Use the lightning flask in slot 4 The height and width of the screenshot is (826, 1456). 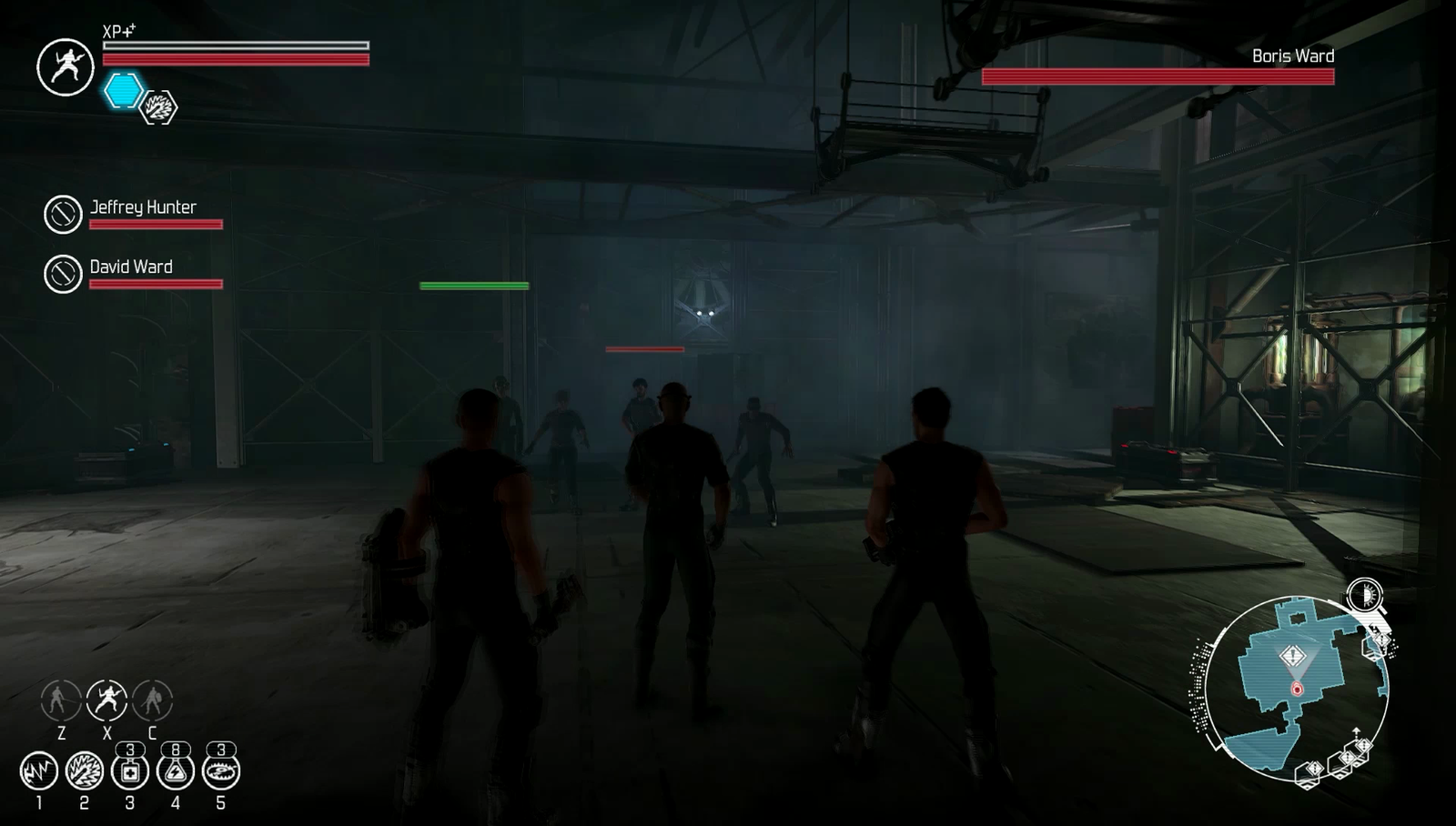point(176,771)
